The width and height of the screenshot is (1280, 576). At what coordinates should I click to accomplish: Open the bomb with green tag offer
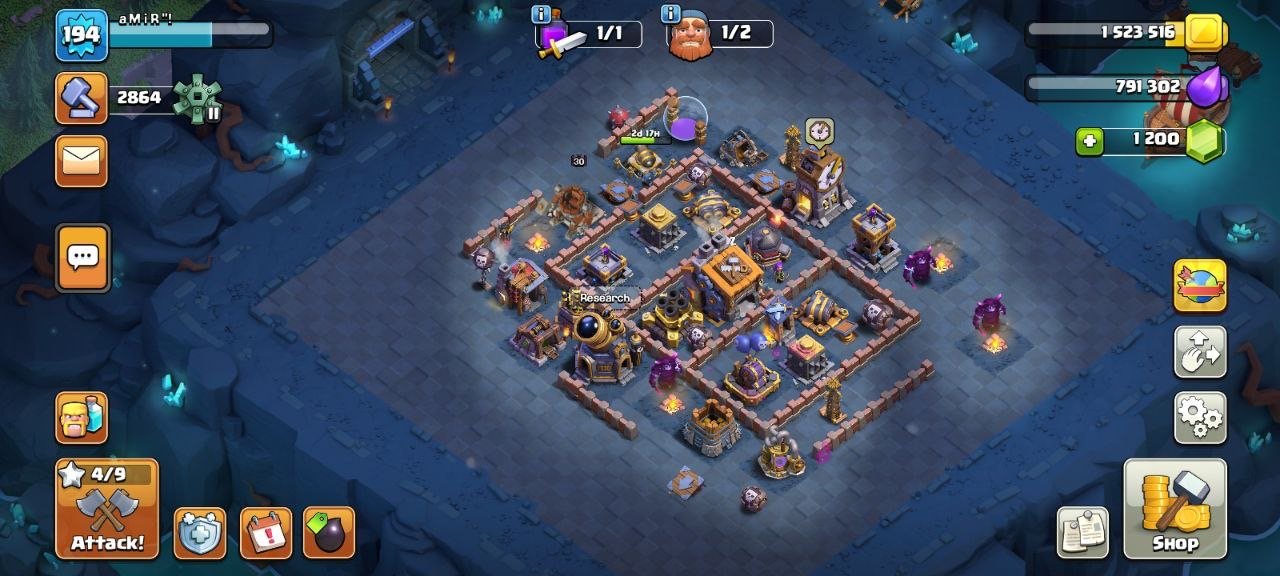pos(329,533)
